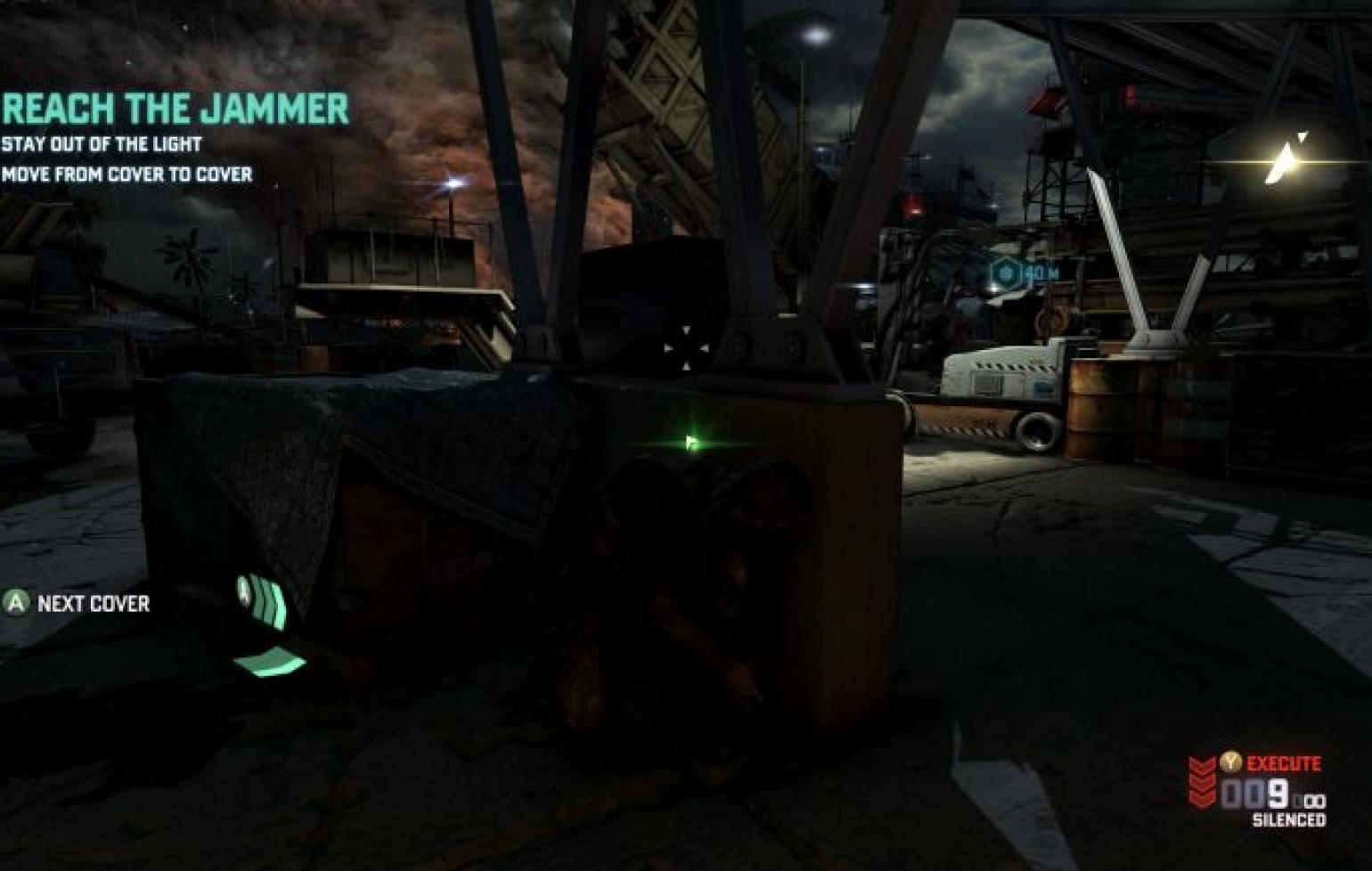1372x871 pixels.
Task: Click the red Execute chevron icon
Action: (x=1202, y=780)
